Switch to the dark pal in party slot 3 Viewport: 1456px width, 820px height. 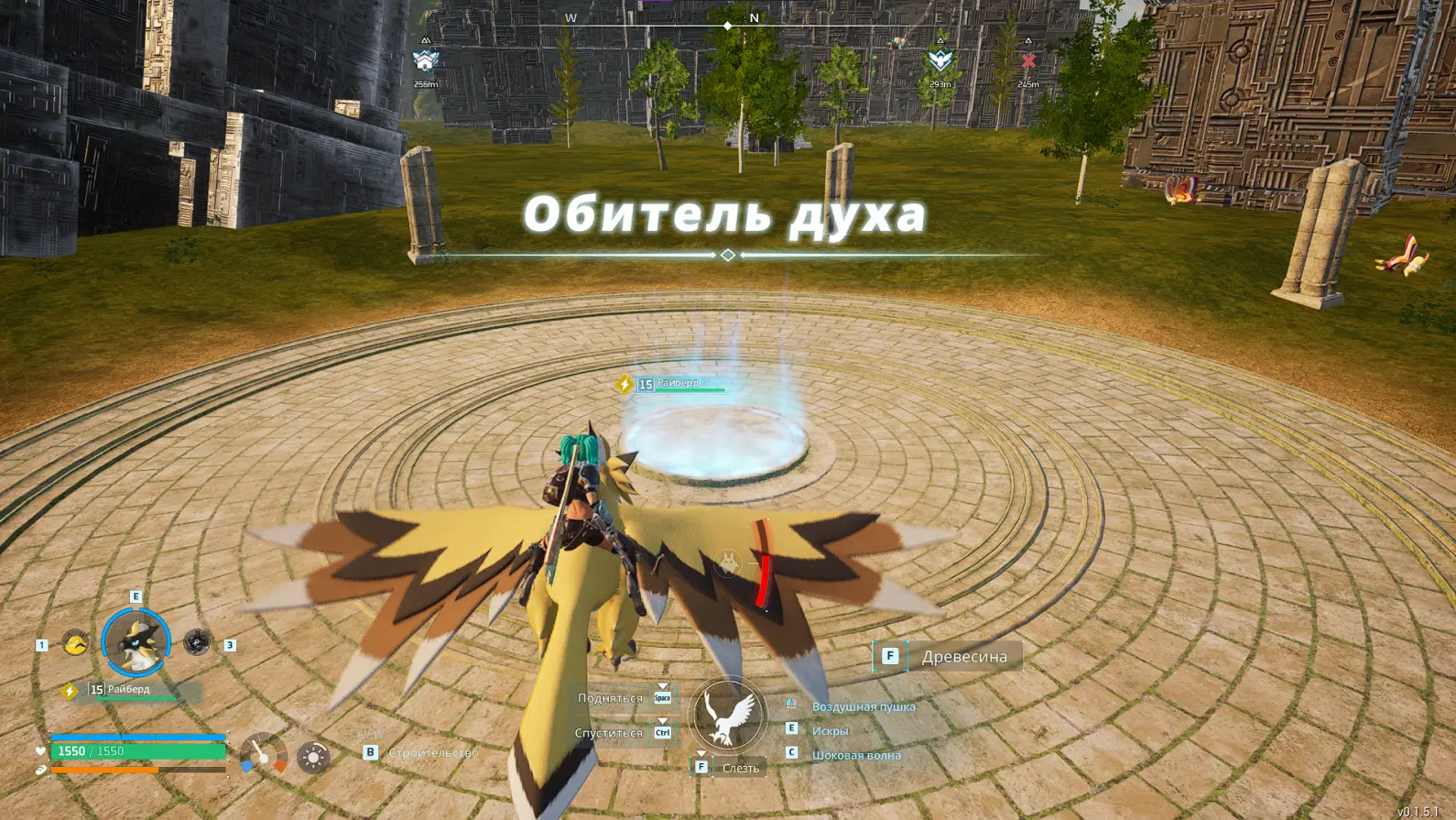point(196,642)
